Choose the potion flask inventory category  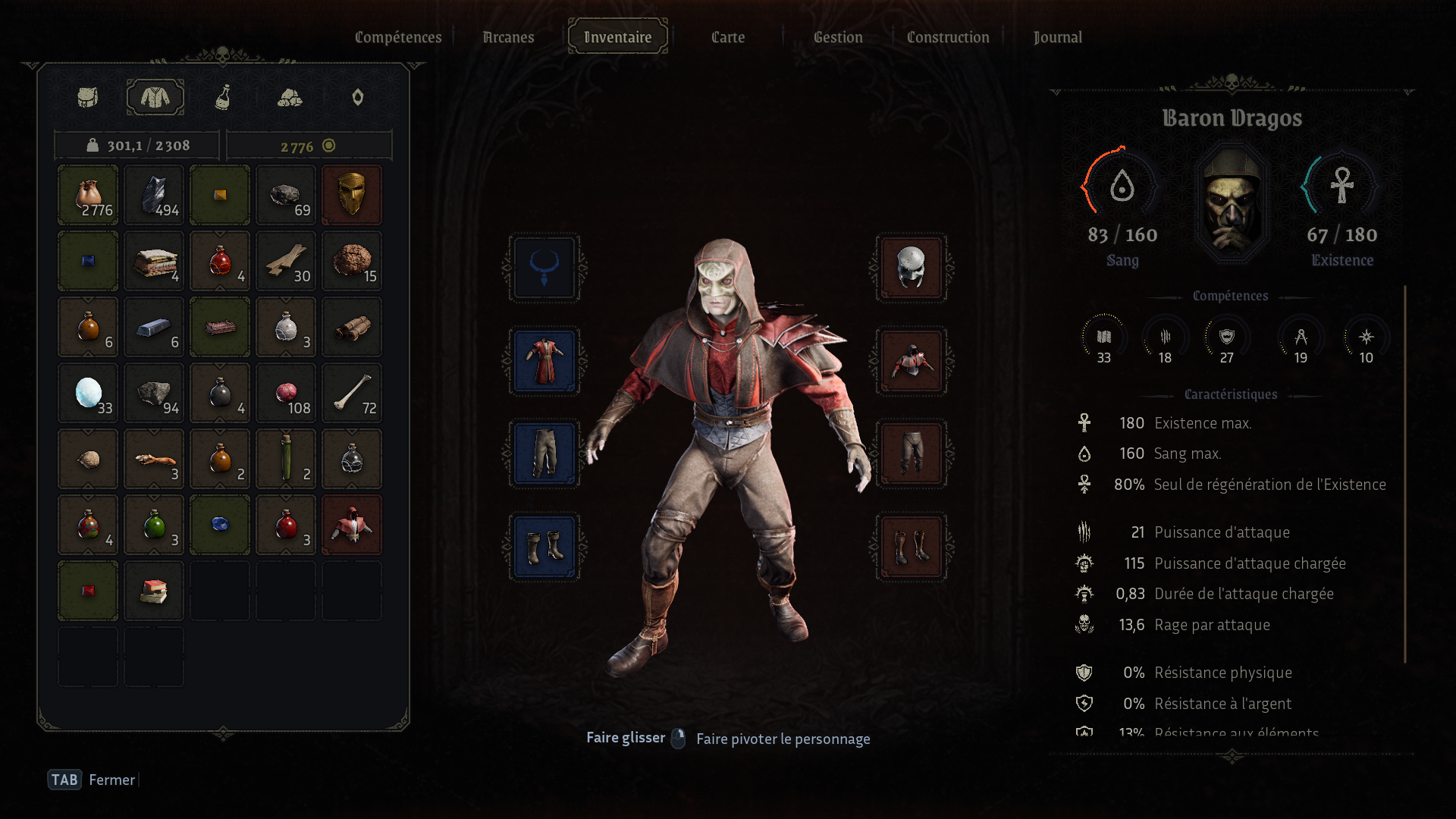[x=222, y=97]
